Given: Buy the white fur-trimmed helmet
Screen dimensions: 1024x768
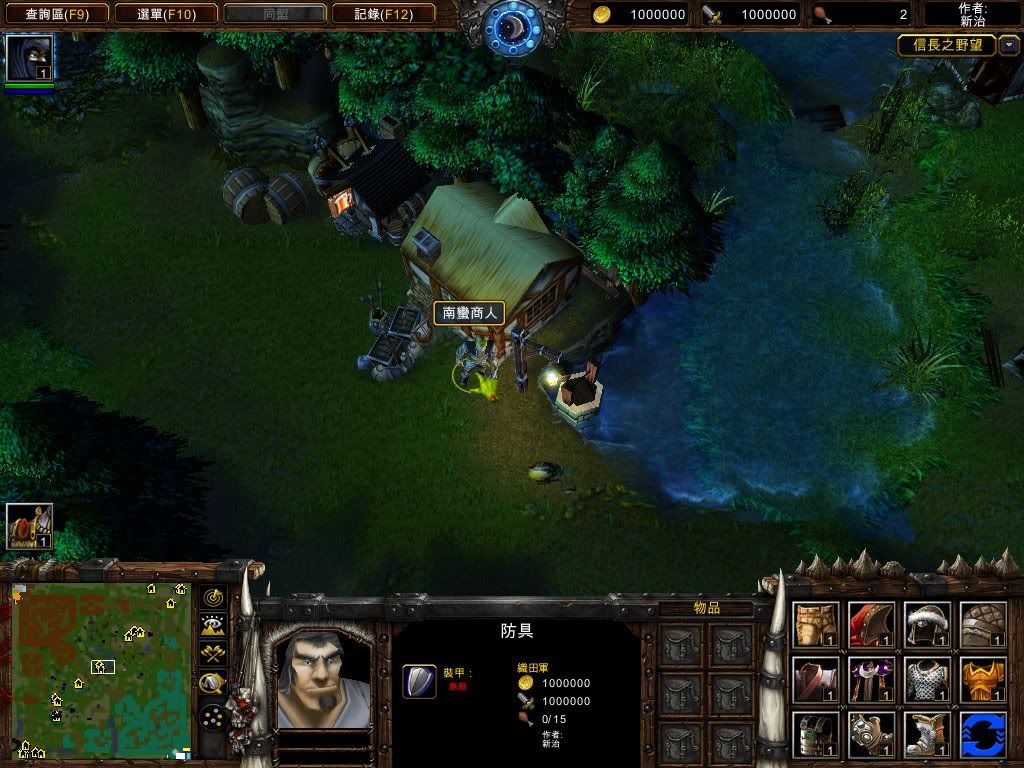Looking at the screenshot, I should [x=927, y=624].
